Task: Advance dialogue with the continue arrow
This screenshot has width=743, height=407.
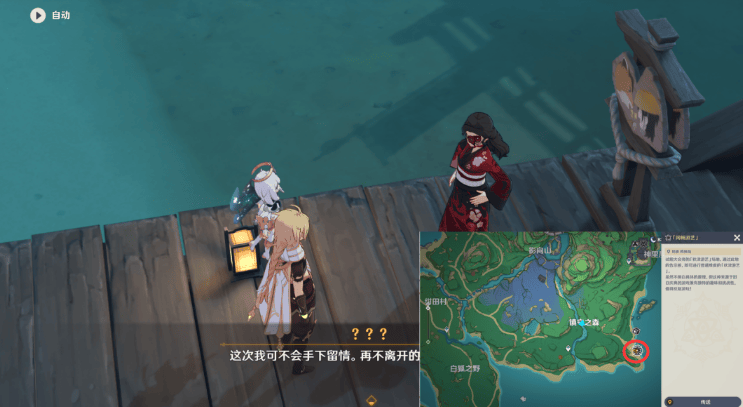Action: coord(371,400)
